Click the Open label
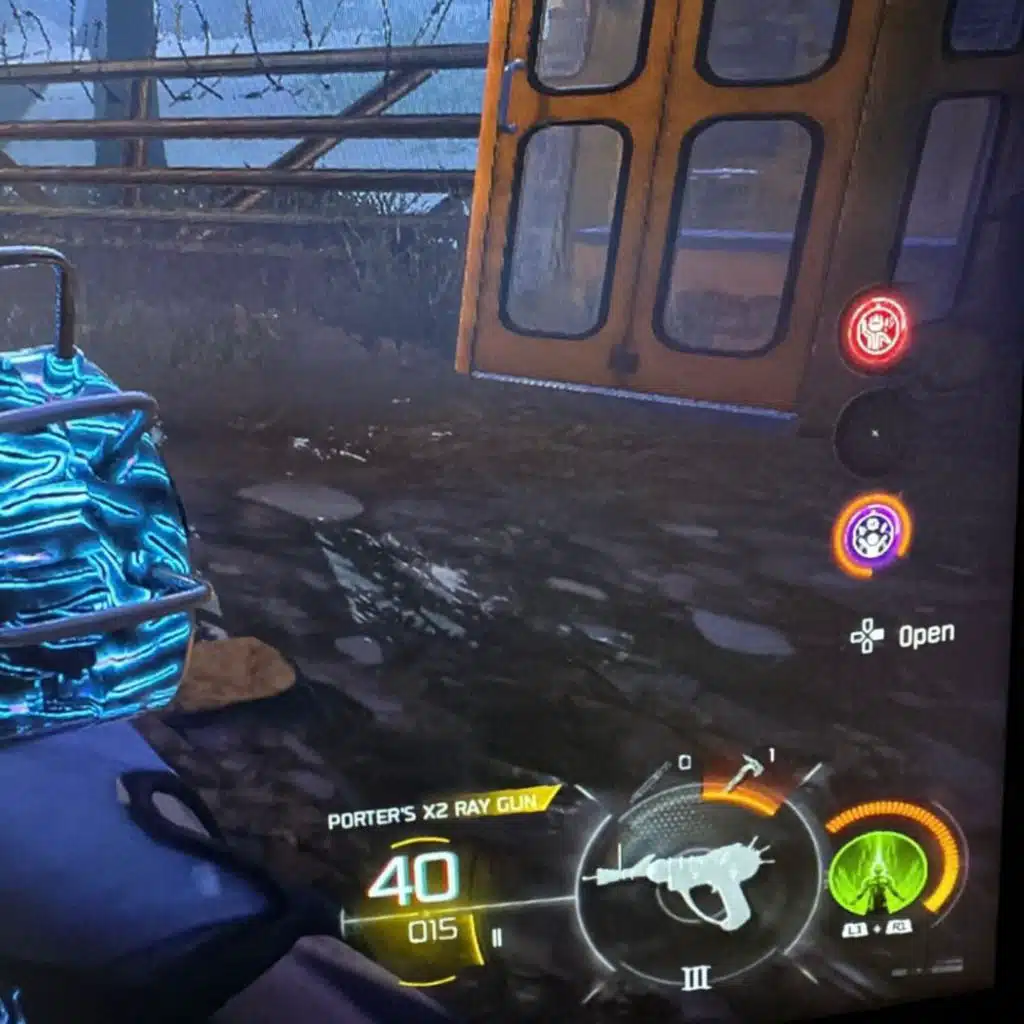The height and width of the screenshot is (1024, 1024). [x=925, y=635]
